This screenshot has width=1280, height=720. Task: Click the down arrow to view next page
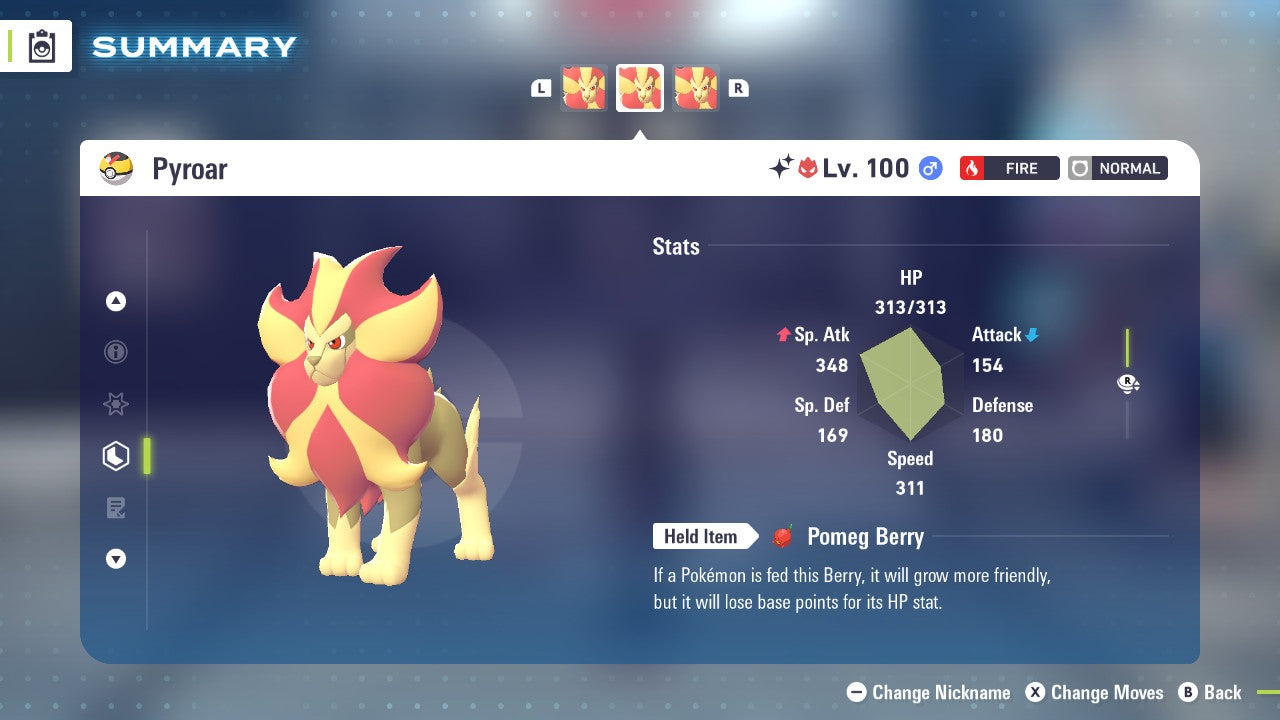click(116, 559)
